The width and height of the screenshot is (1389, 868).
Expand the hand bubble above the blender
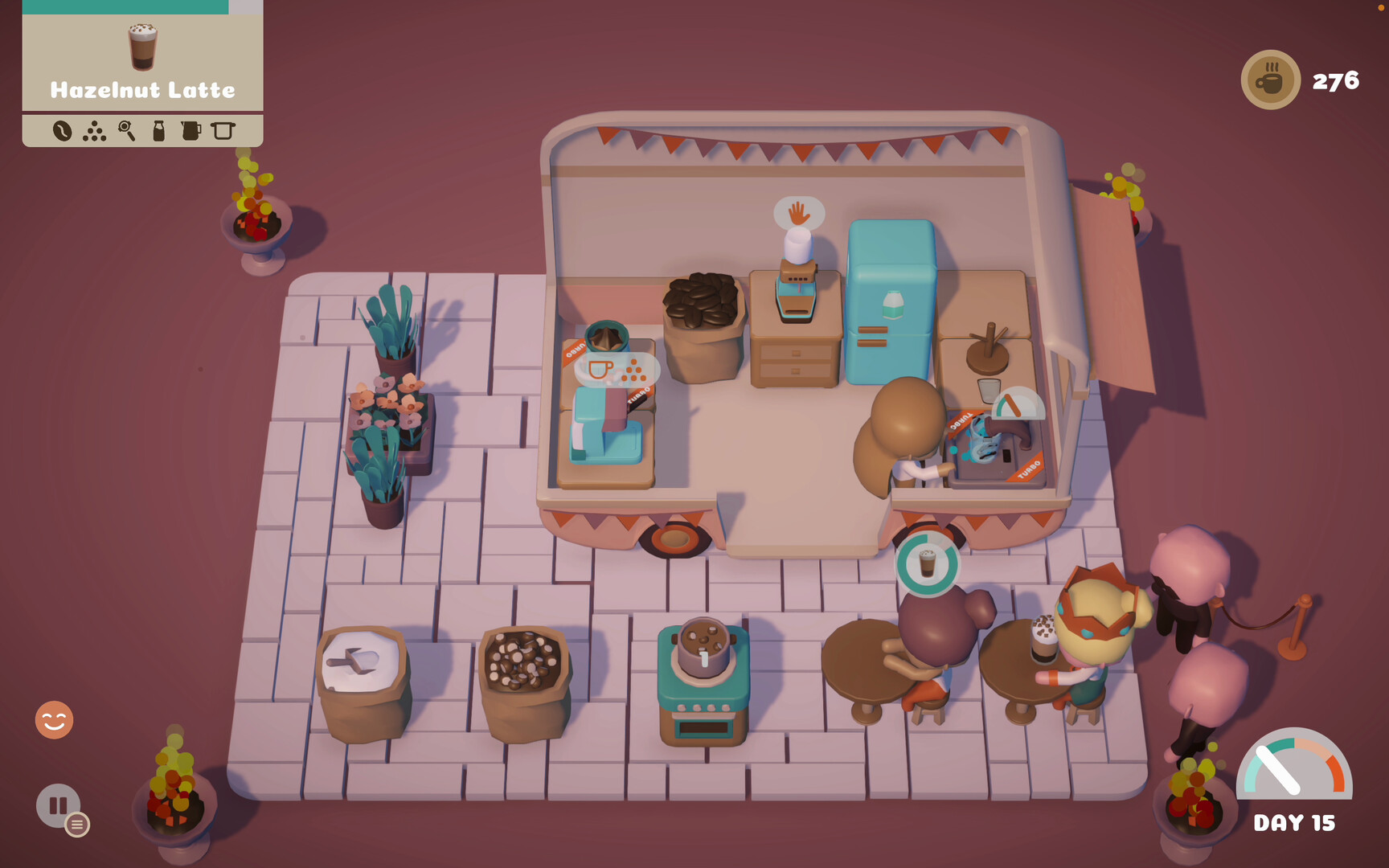[x=797, y=213]
